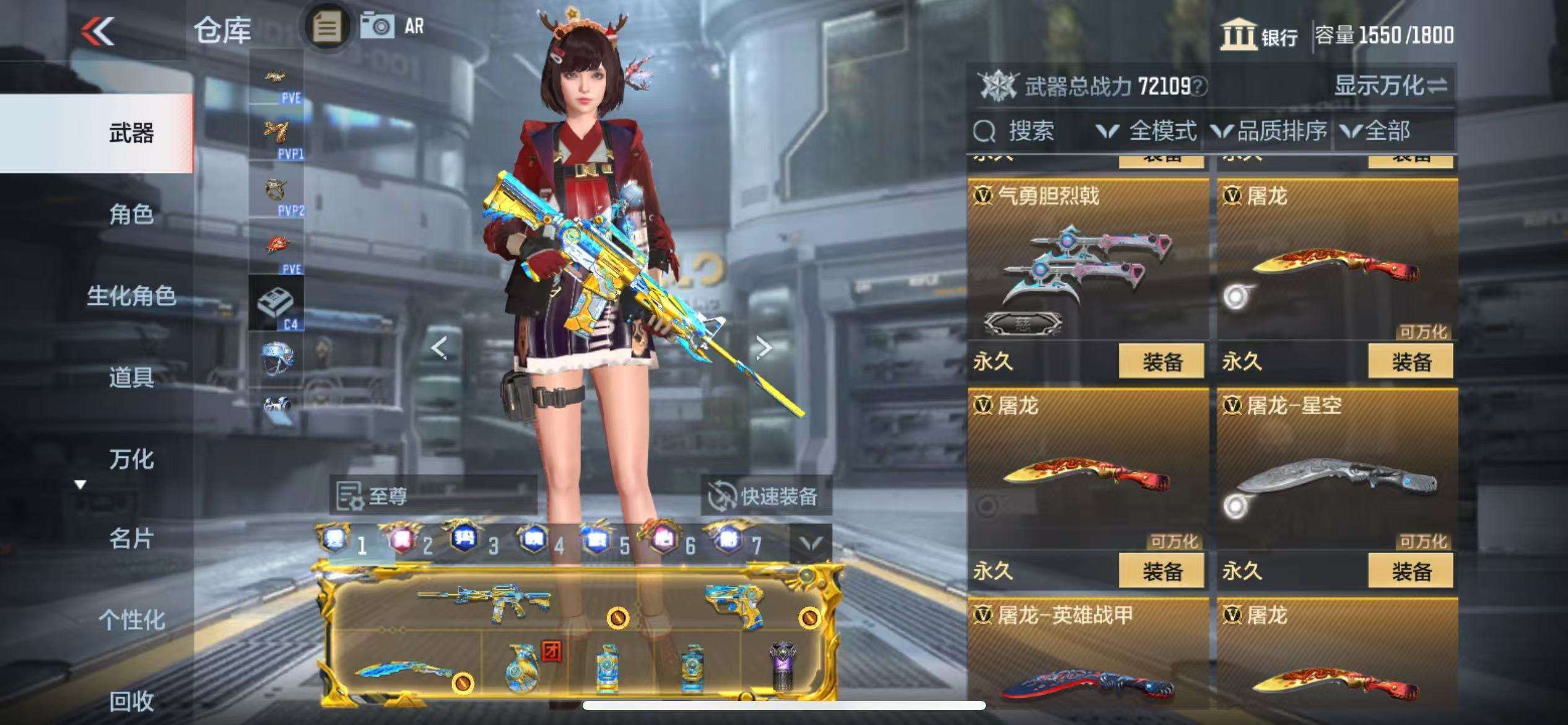Viewport: 1568px width, 725px height.
Task: Open the 万化 section
Action: coord(131,459)
